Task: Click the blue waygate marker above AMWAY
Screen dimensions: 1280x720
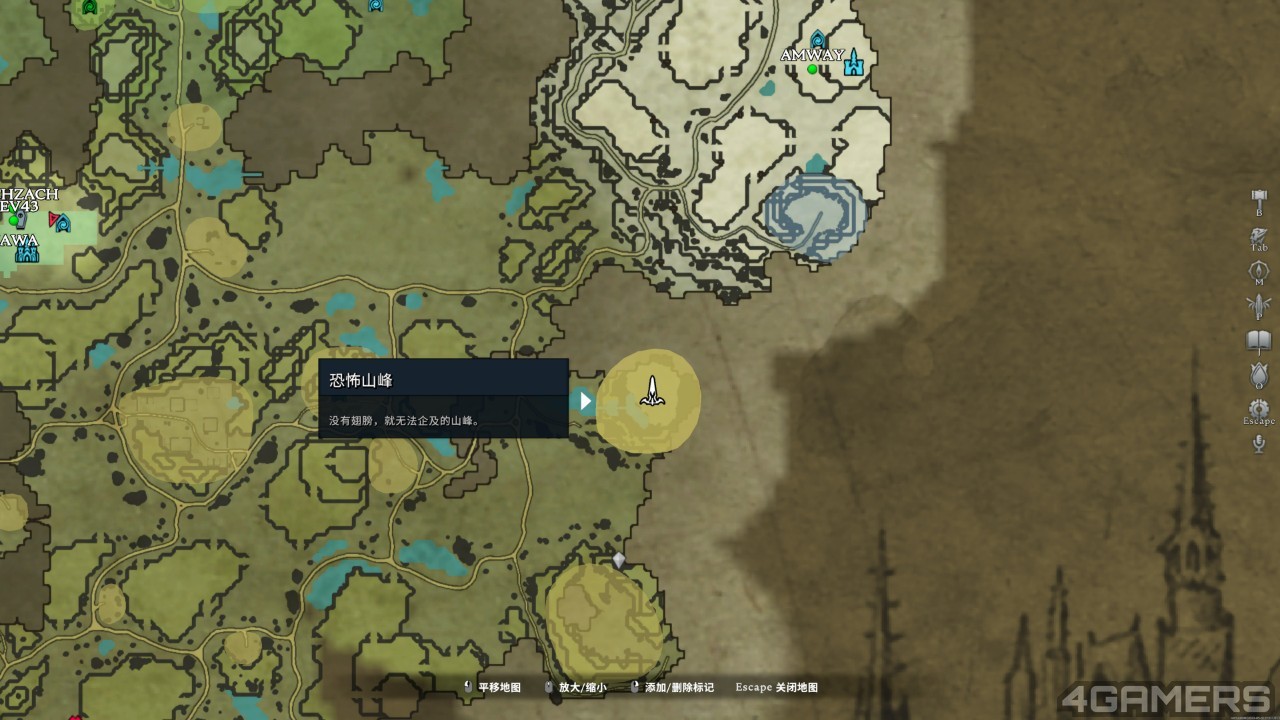Action: click(819, 40)
